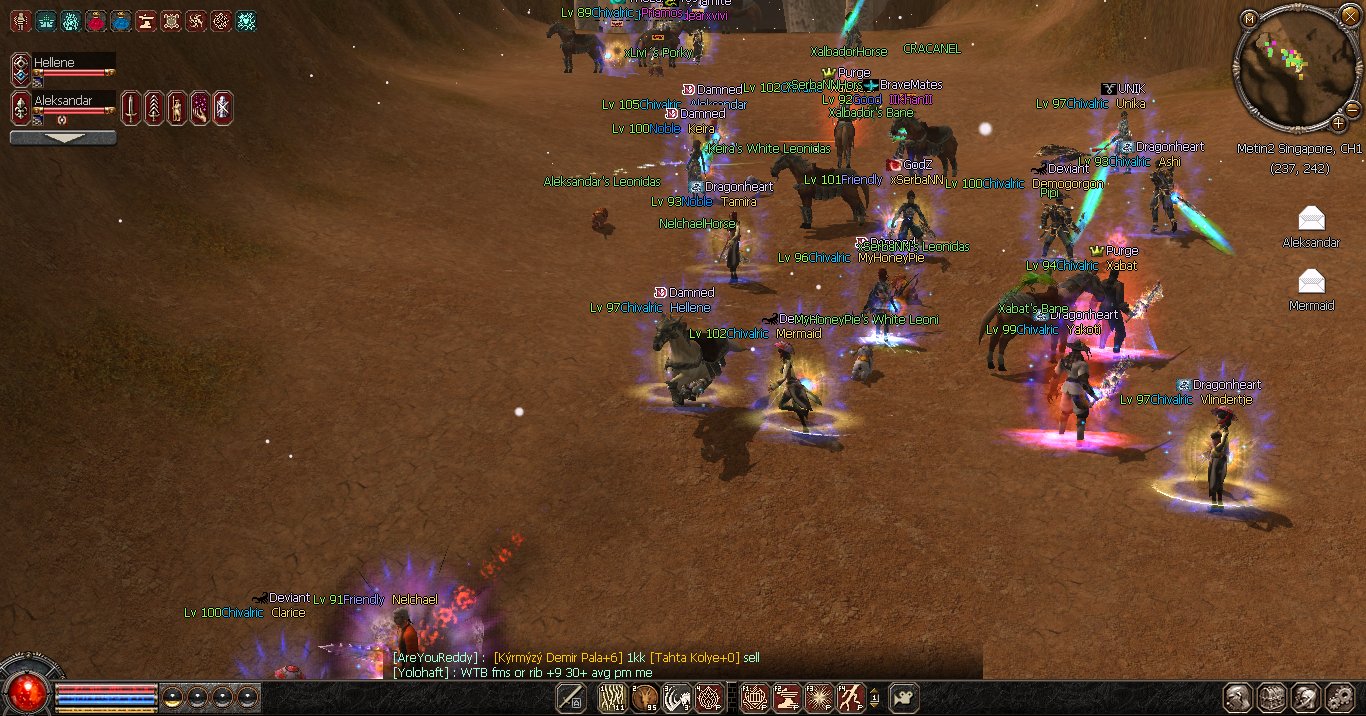
Task: Open the atlas with the minimap M button
Action: click(x=1248, y=19)
